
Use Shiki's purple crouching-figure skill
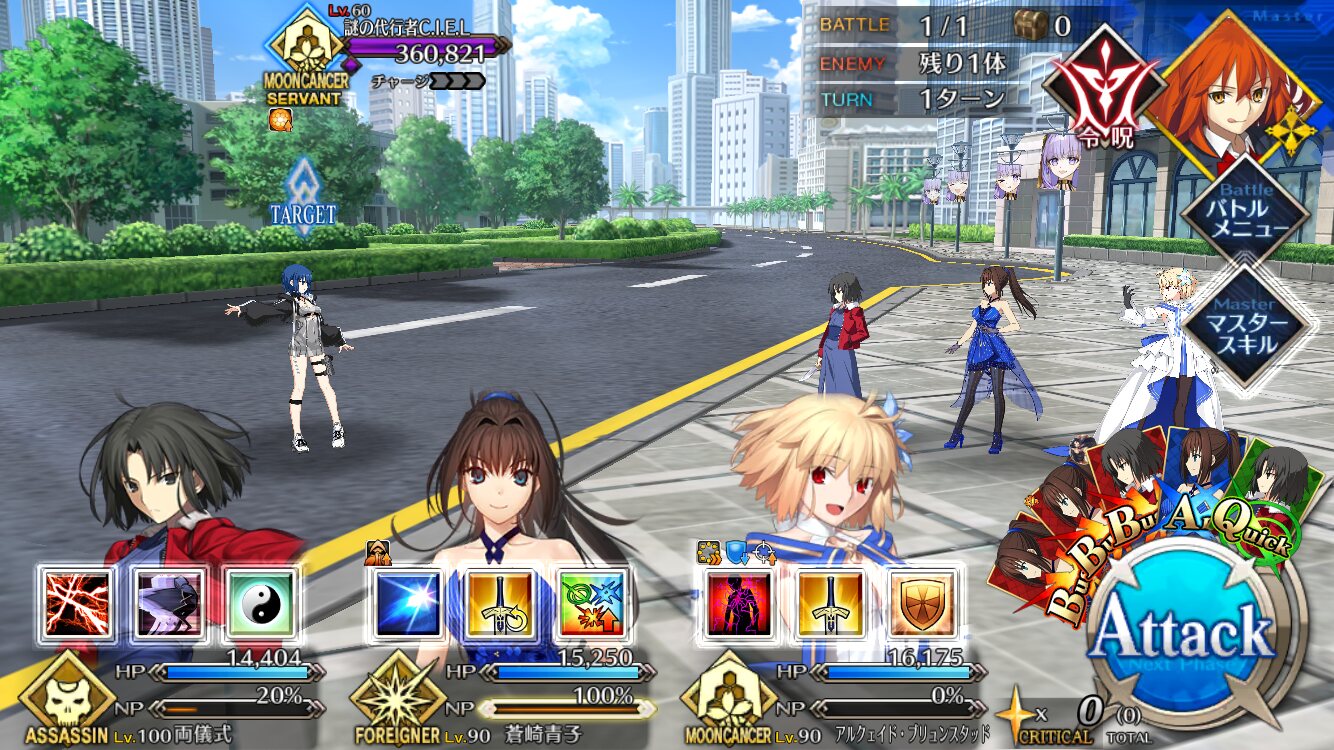click(x=169, y=603)
